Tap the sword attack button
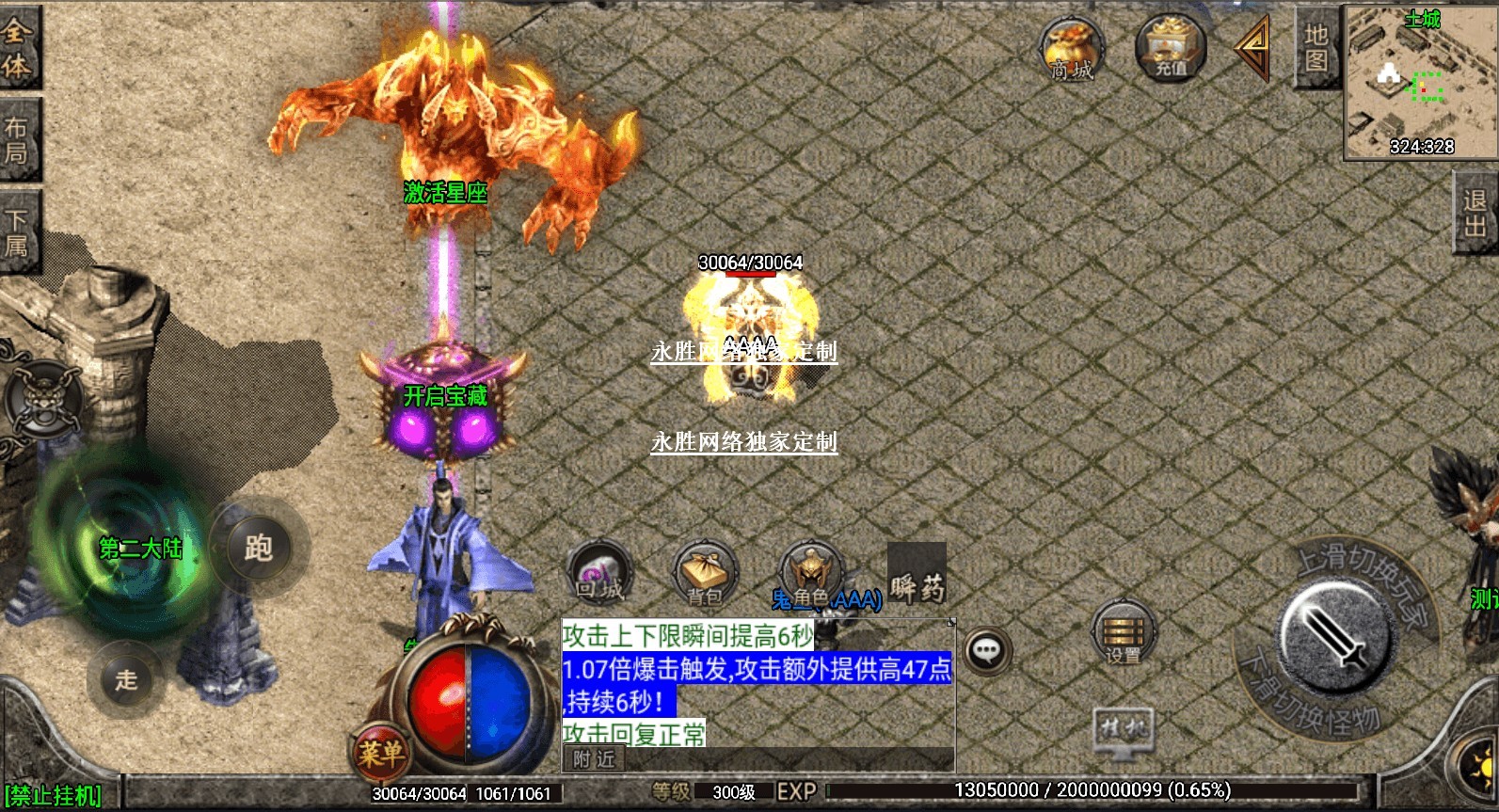 [1334, 639]
